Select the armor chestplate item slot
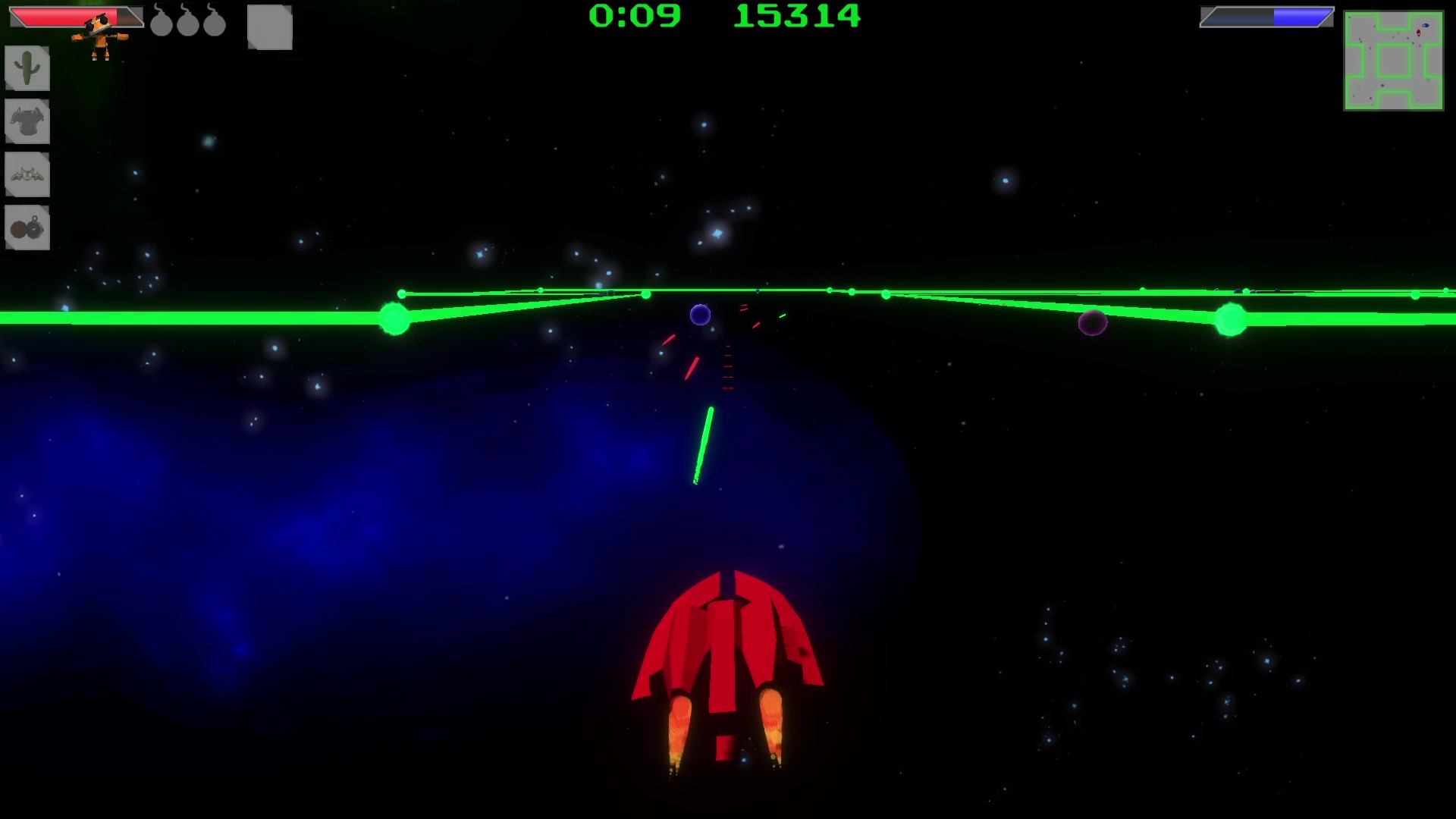 (x=27, y=121)
